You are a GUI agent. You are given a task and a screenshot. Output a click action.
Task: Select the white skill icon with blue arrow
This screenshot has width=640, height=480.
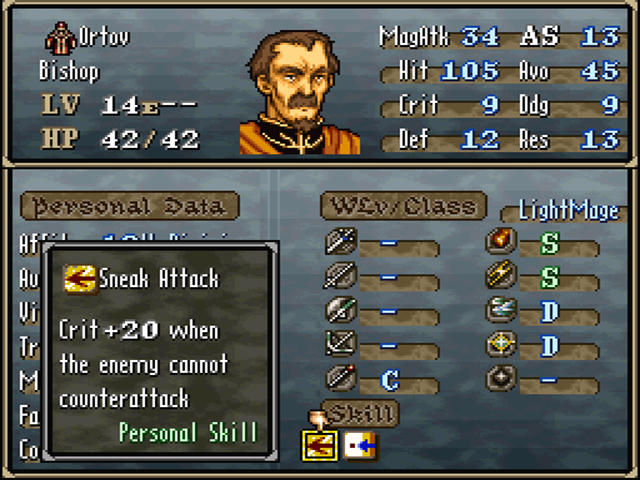(x=360, y=444)
